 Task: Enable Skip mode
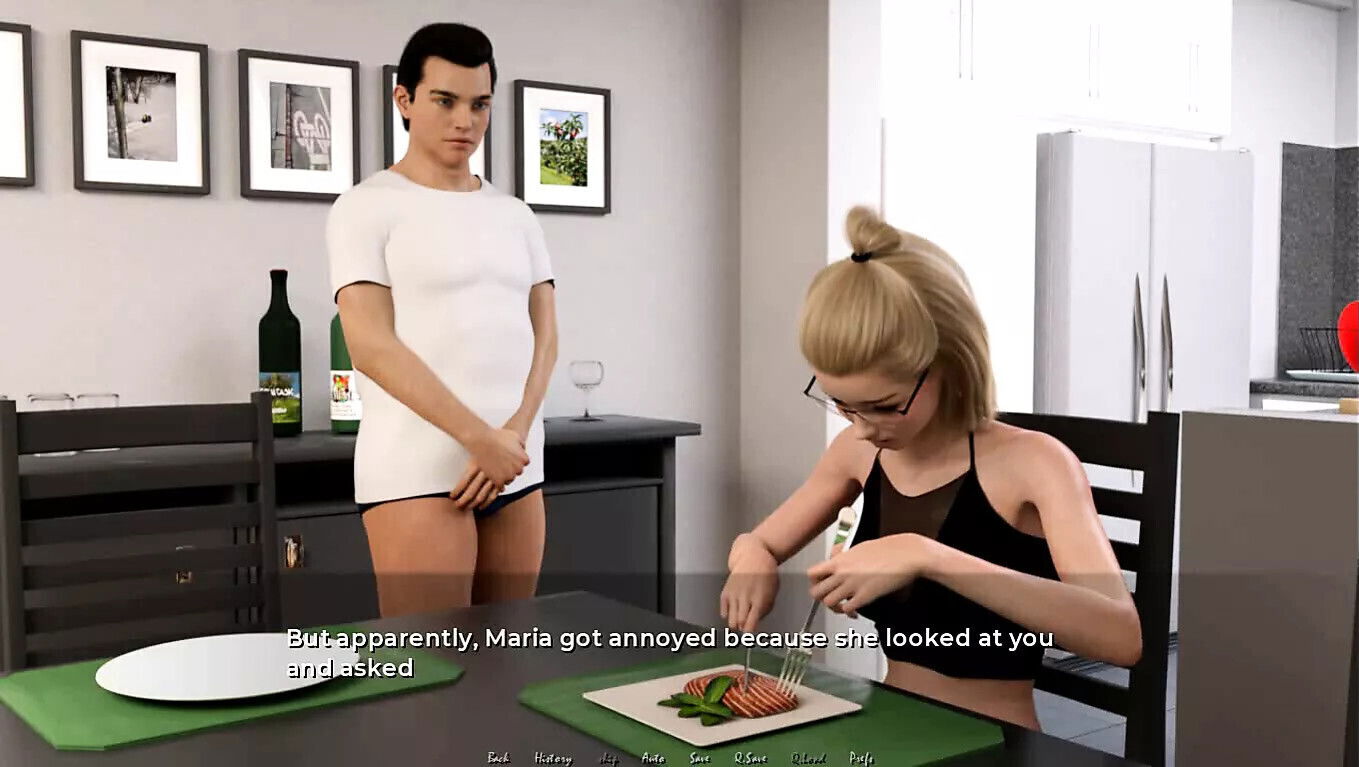tap(608, 759)
